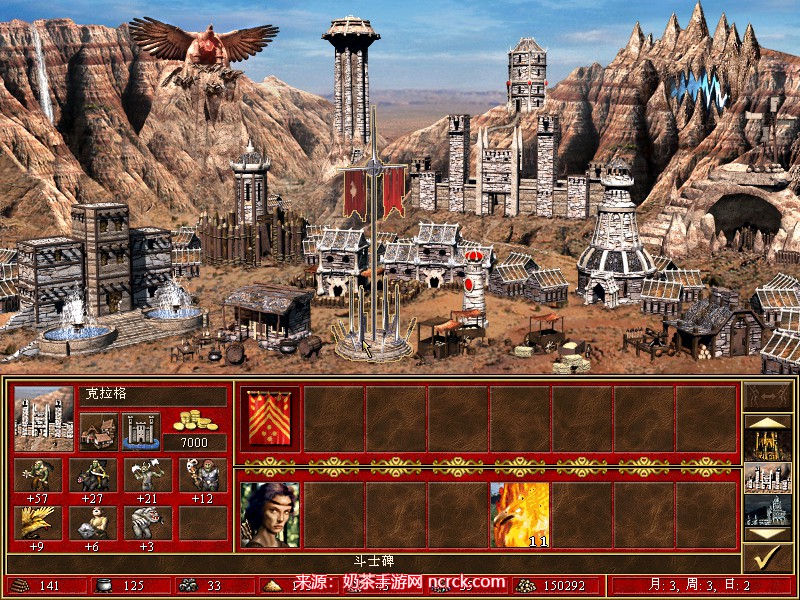Switch to the golden castle town thumbnail
The height and width of the screenshot is (600, 800).
[768, 441]
